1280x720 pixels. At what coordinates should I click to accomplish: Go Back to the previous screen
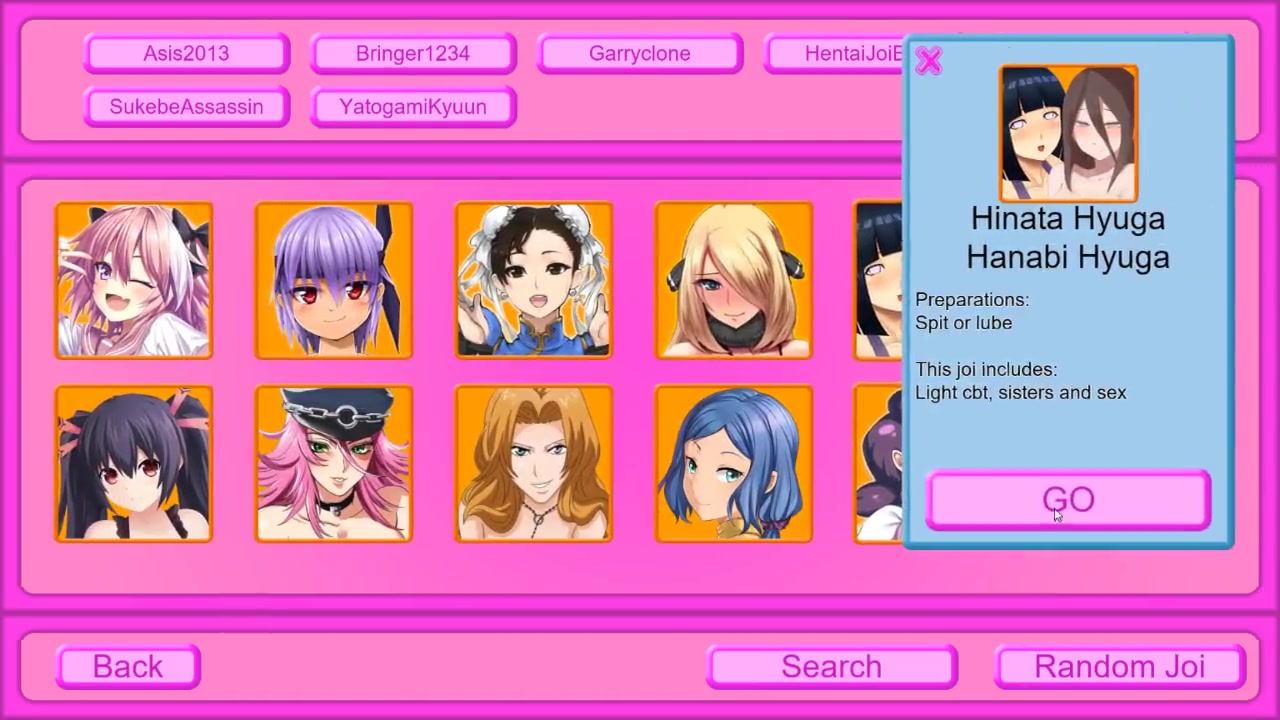(x=128, y=667)
